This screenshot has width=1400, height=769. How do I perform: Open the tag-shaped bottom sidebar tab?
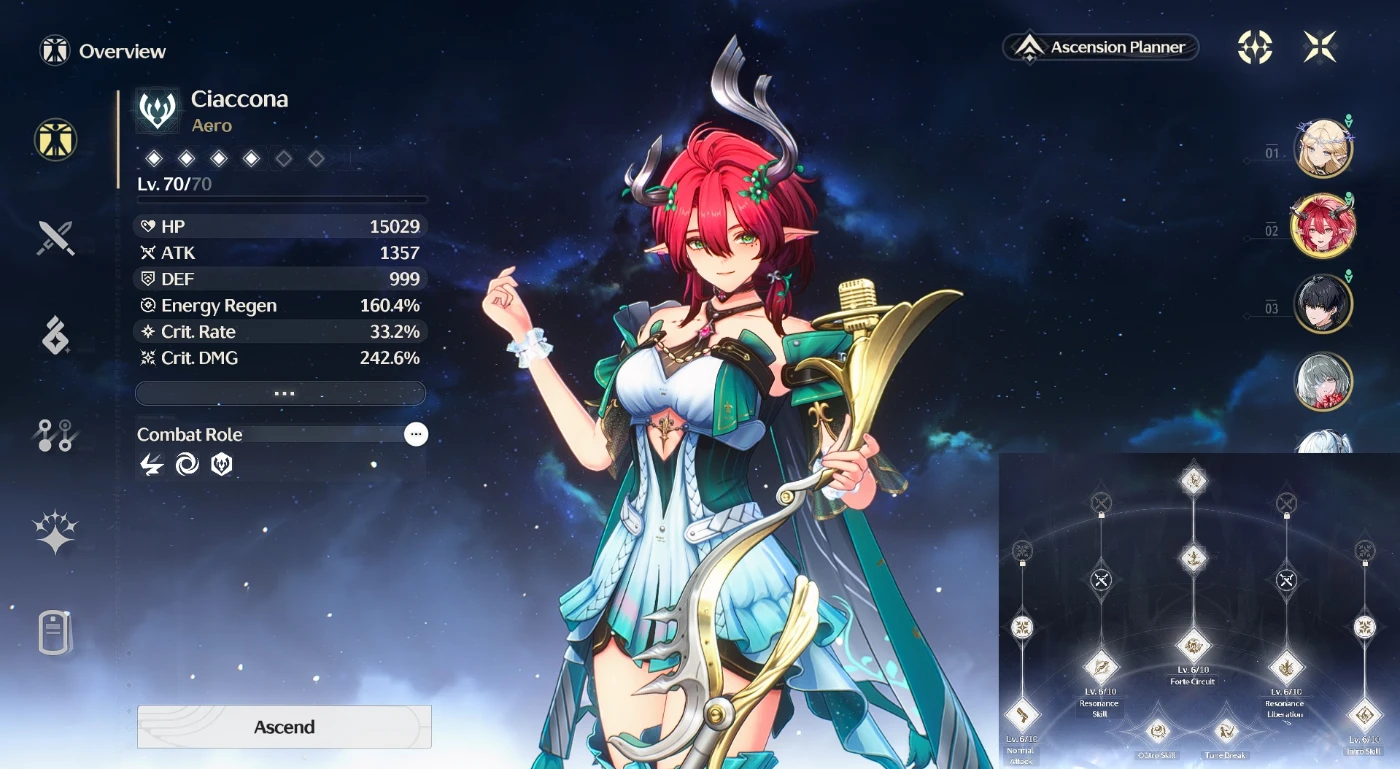56,632
